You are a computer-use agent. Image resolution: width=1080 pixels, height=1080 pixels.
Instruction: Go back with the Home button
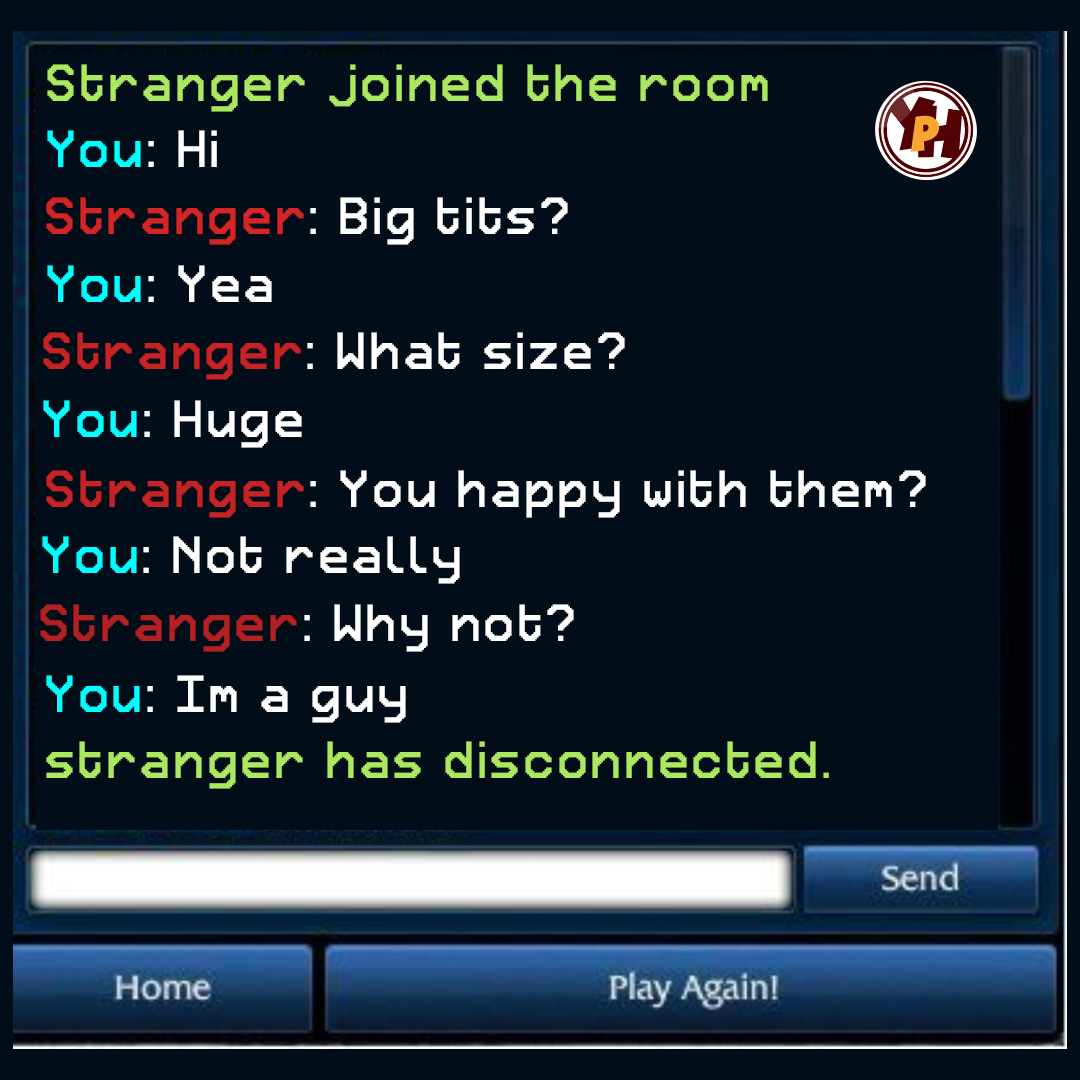[162, 988]
